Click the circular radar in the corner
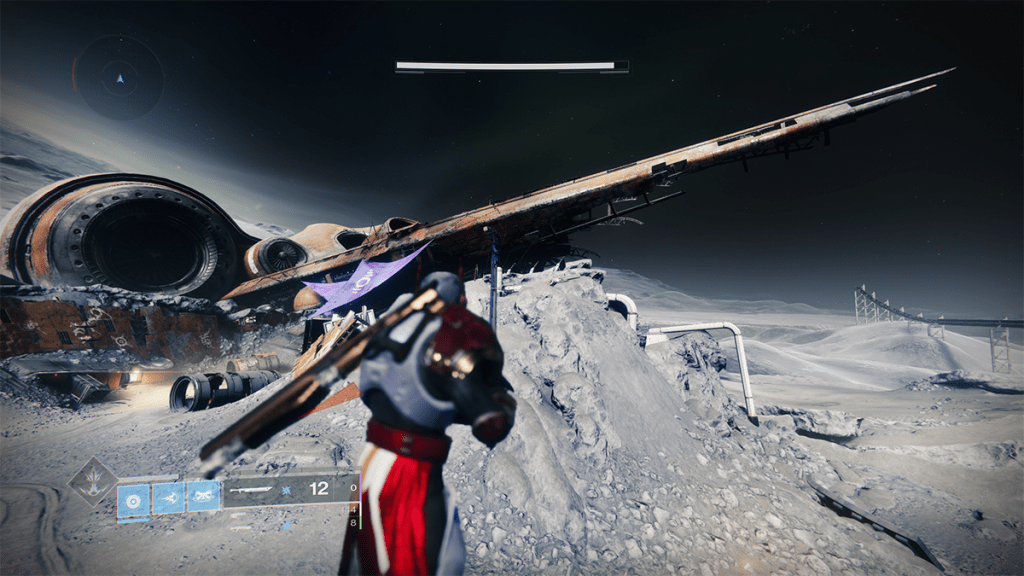Viewport: 1024px width, 576px height. [119, 78]
